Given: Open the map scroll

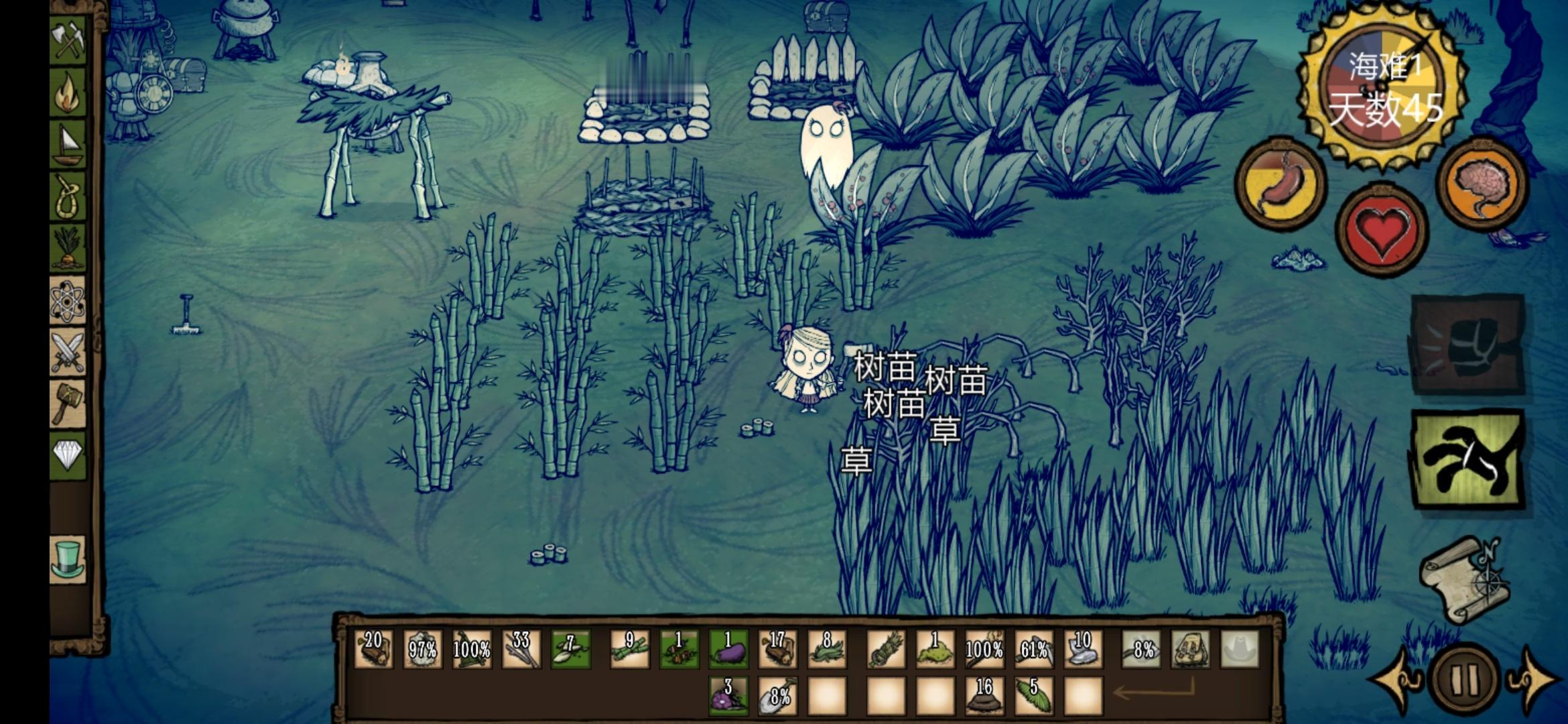Looking at the screenshot, I should coord(1464,580).
